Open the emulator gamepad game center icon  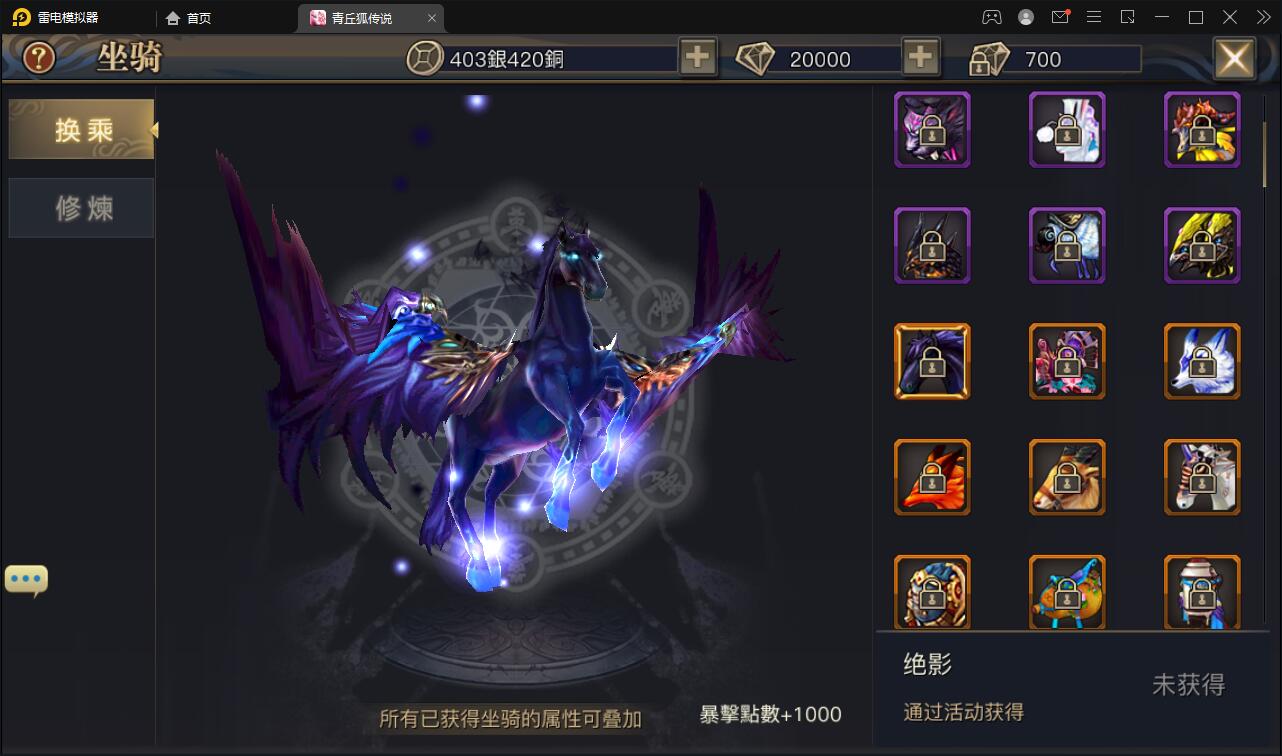pyautogui.click(x=991, y=16)
